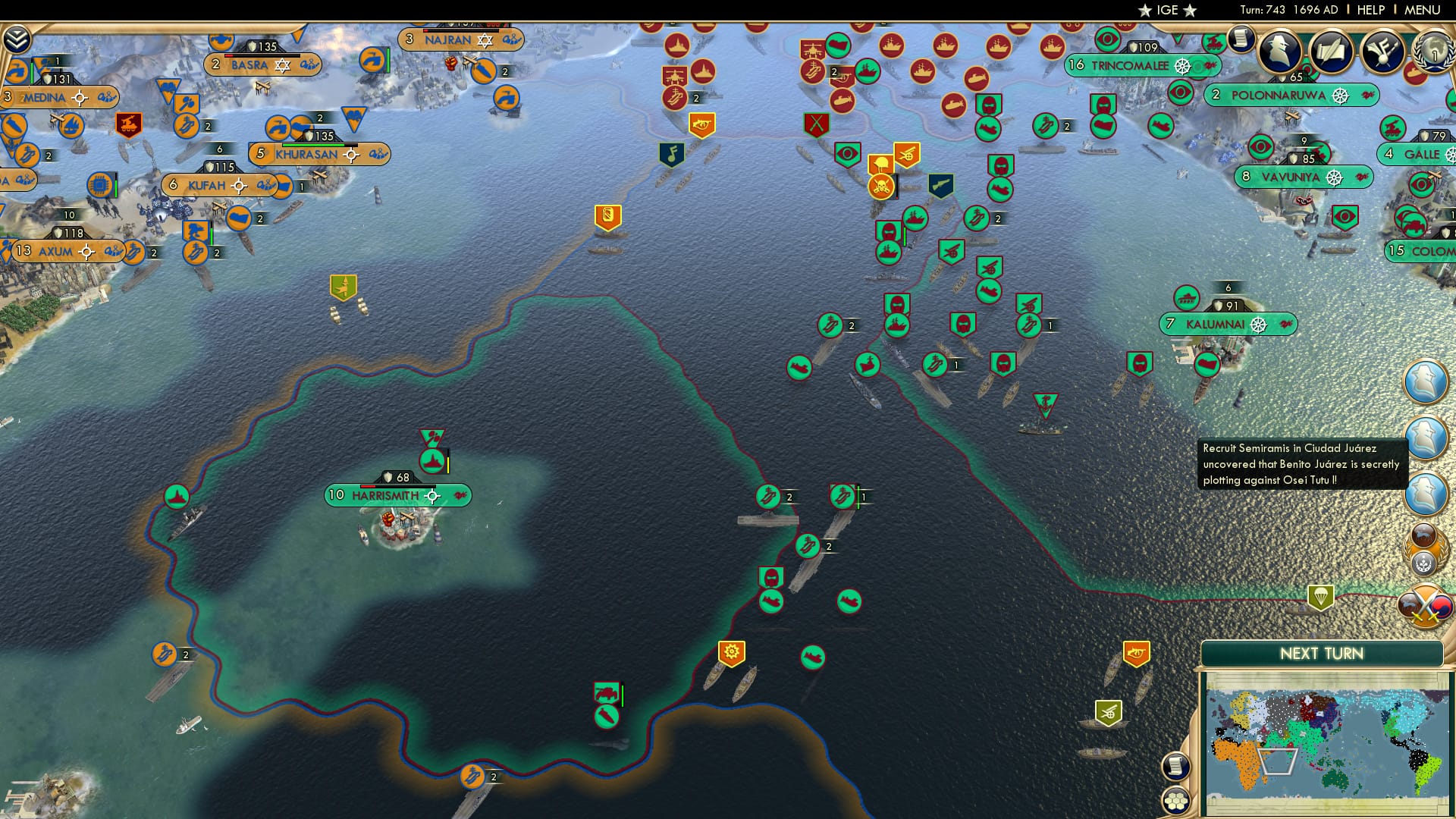Select the Kalumnai city banner

1217,322
